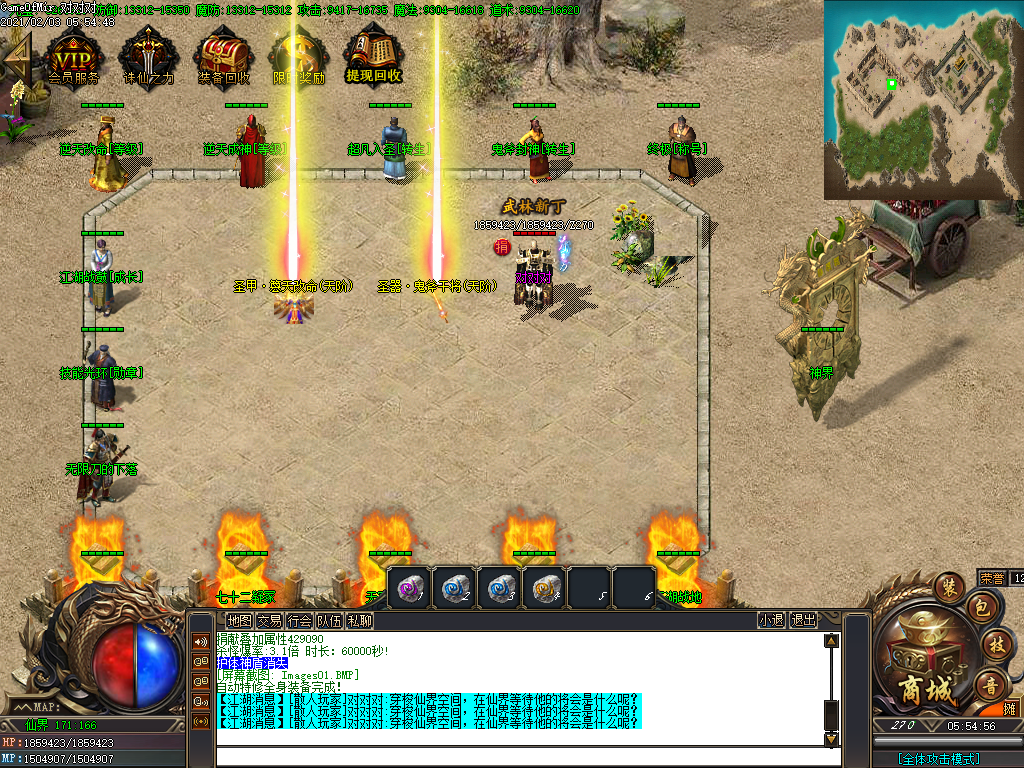
Task: Switch to the 私聊 chat tab
Action: coord(359,620)
